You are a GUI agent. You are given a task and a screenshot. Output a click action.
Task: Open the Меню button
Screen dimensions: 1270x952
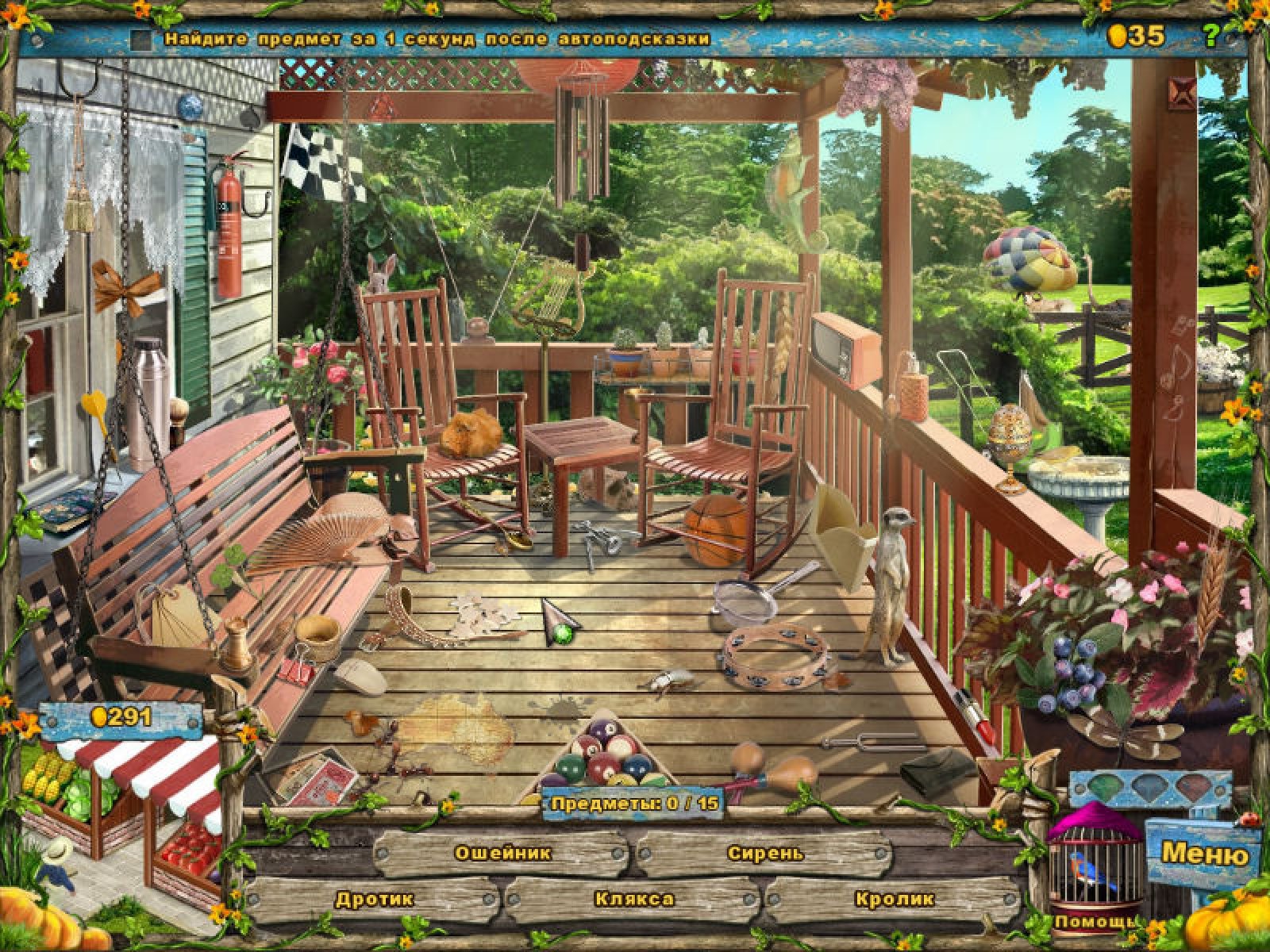[1203, 854]
